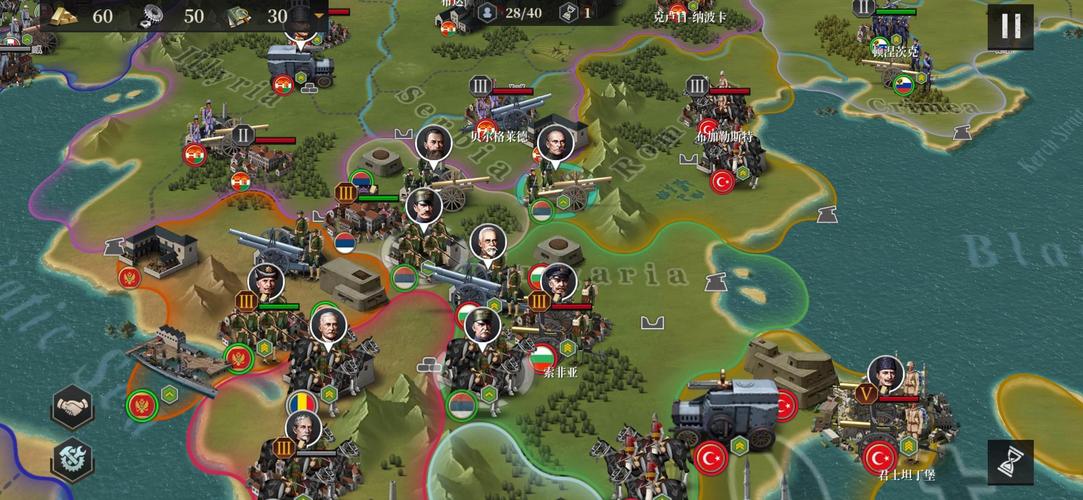Open the wrench and gear technology menu
This screenshot has height=500, width=1083.
73,461
